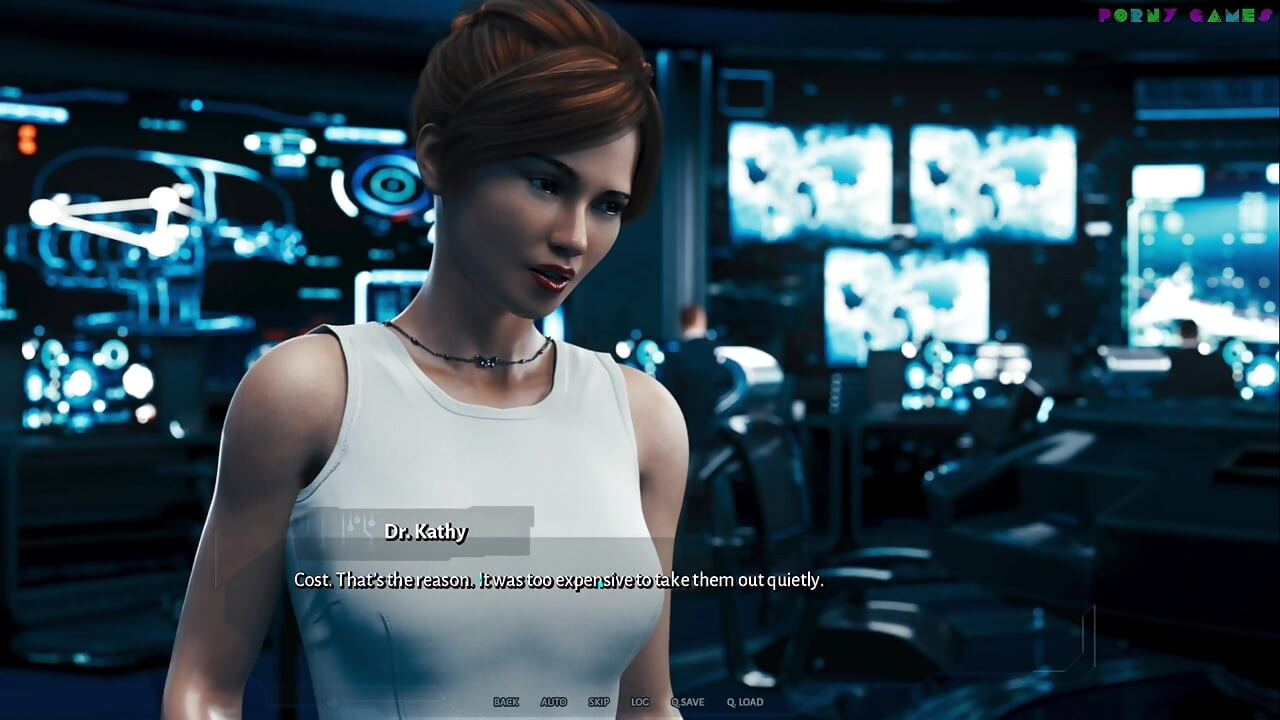Rewind dialogue with the BACK button
The width and height of the screenshot is (1280, 720).
[x=505, y=702]
